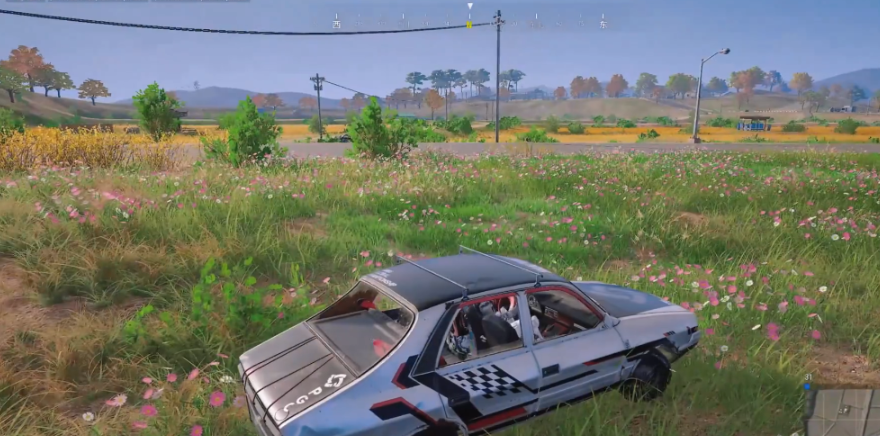Click the yellow marker on the compass
Screen dimensions: 880x436
coord(469,22)
